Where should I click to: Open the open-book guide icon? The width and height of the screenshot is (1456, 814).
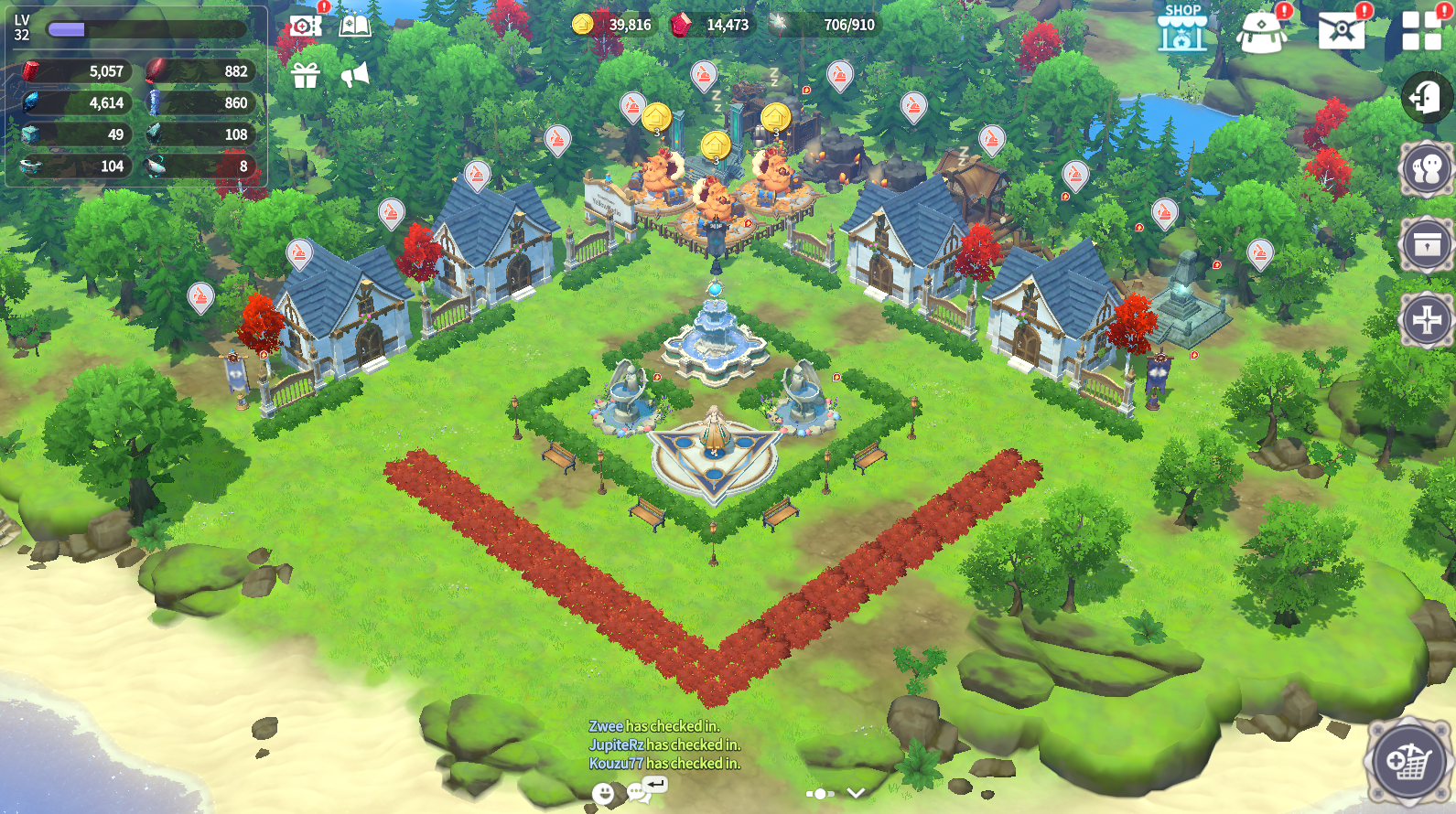coord(355,25)
